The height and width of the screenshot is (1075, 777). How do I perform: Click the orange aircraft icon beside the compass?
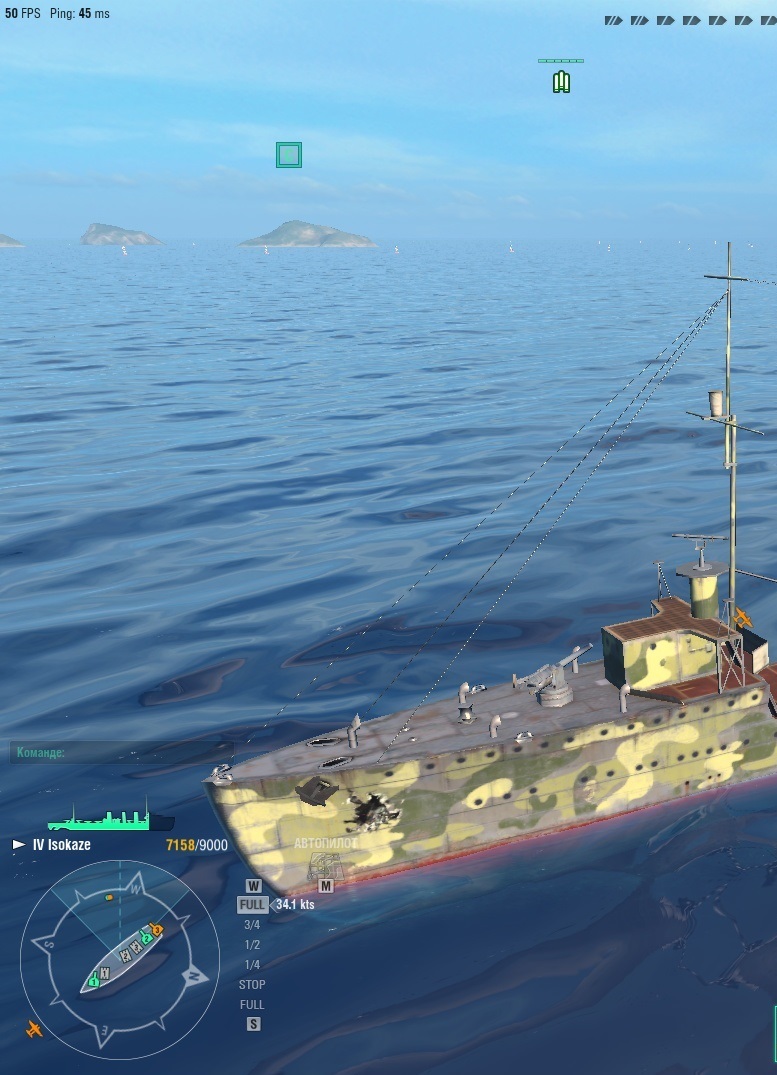click(35, 1028)
